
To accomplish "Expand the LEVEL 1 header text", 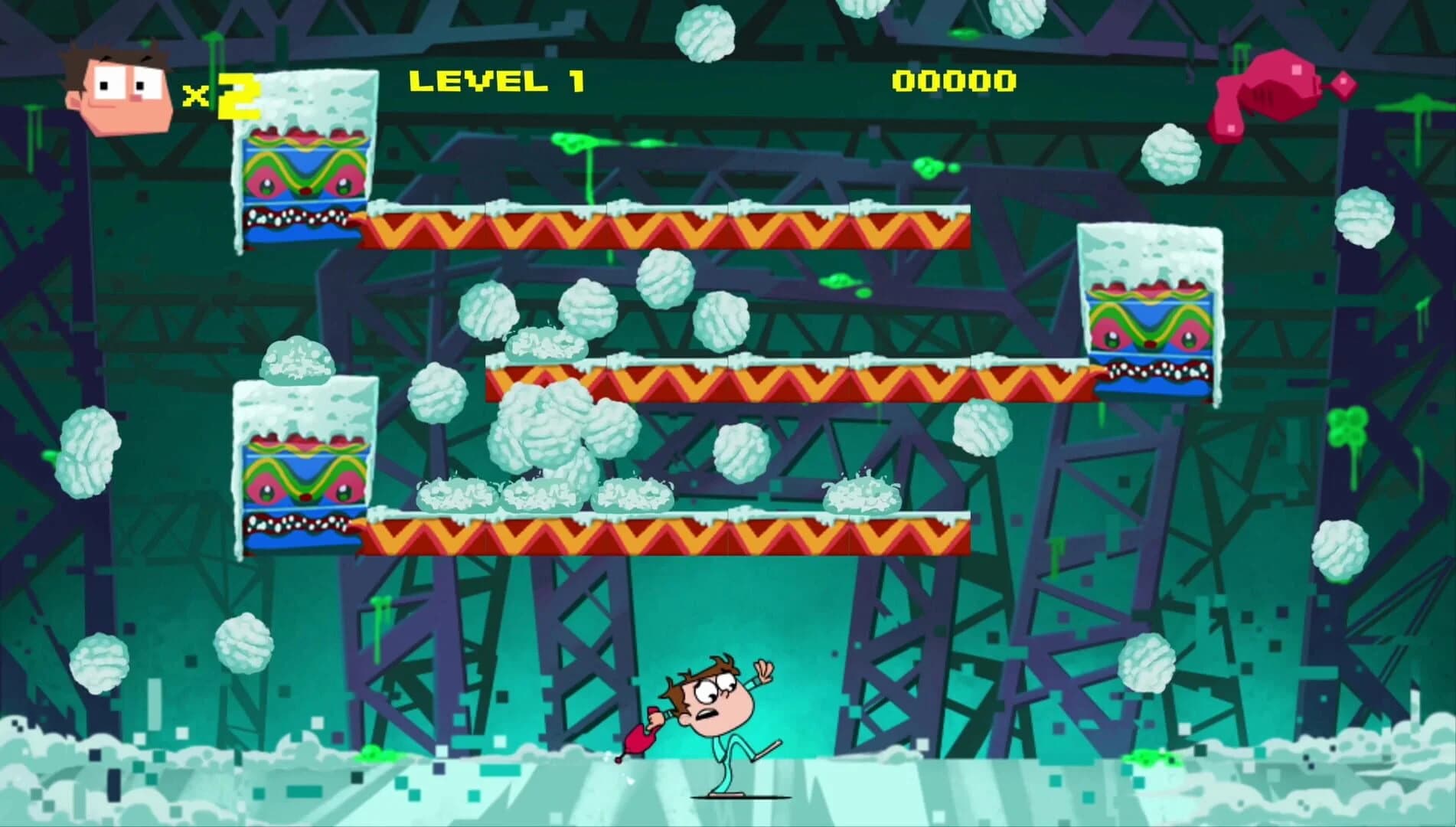I will [x=498, y=80].
